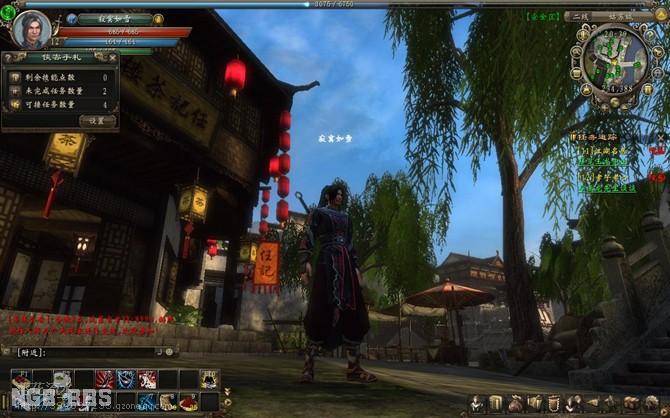The height and width of the screenshot is (418, 670).
Task: Click the gold triangle button at top-right corner
Action: click(x=661, y=16)
